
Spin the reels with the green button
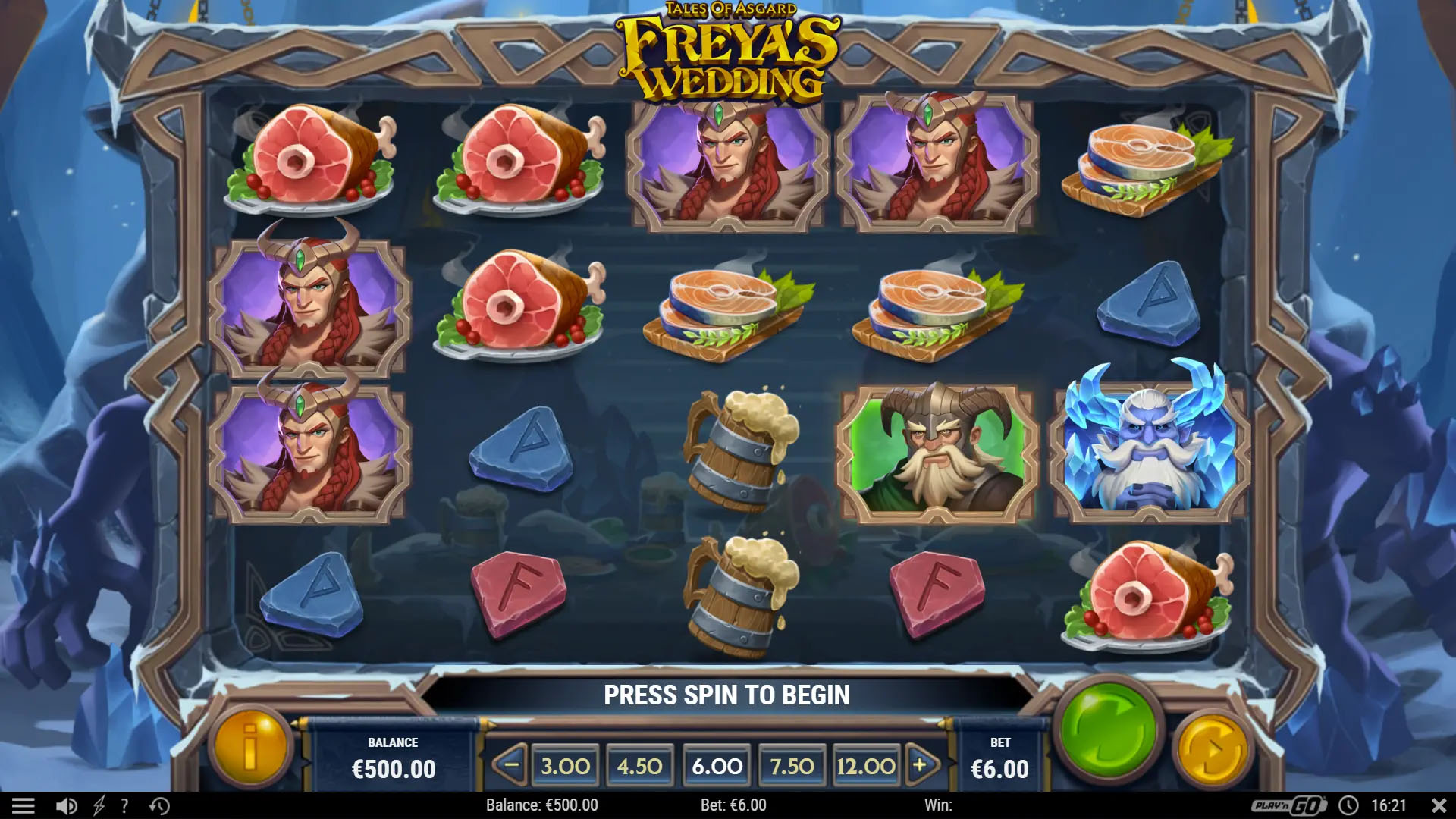click(x=1108, y=731)
